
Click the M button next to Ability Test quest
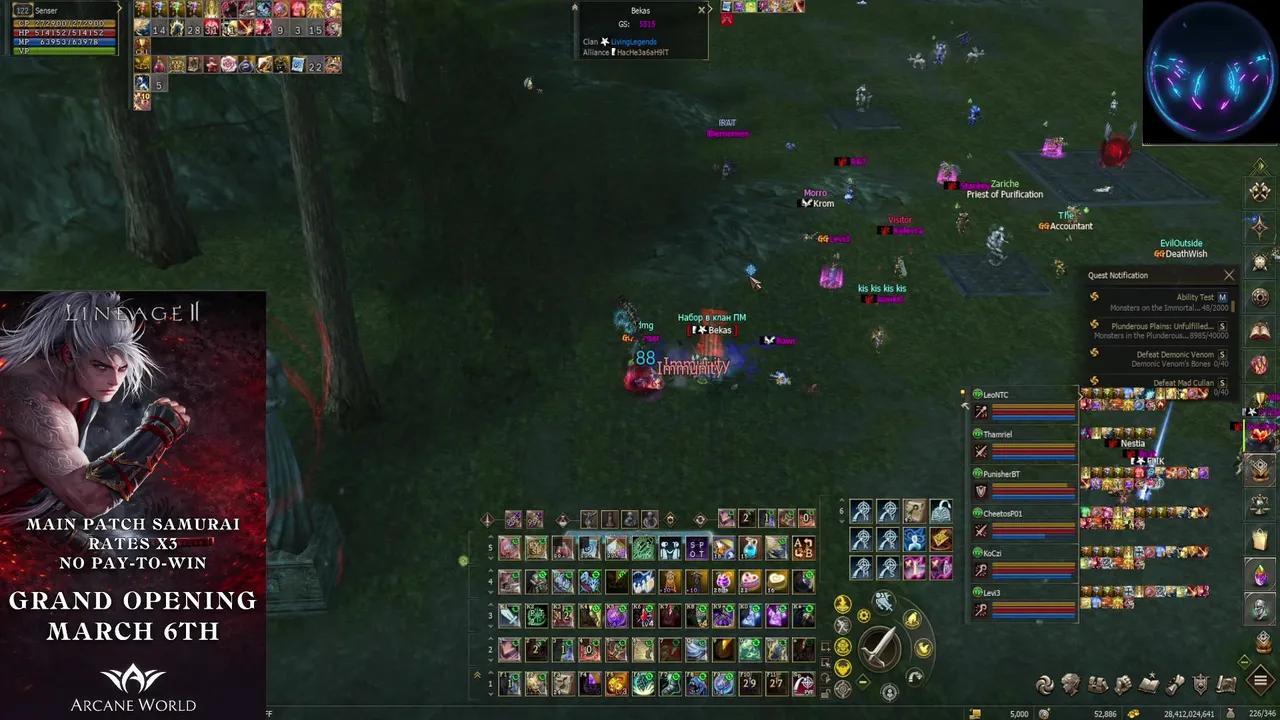[1223, 297]
